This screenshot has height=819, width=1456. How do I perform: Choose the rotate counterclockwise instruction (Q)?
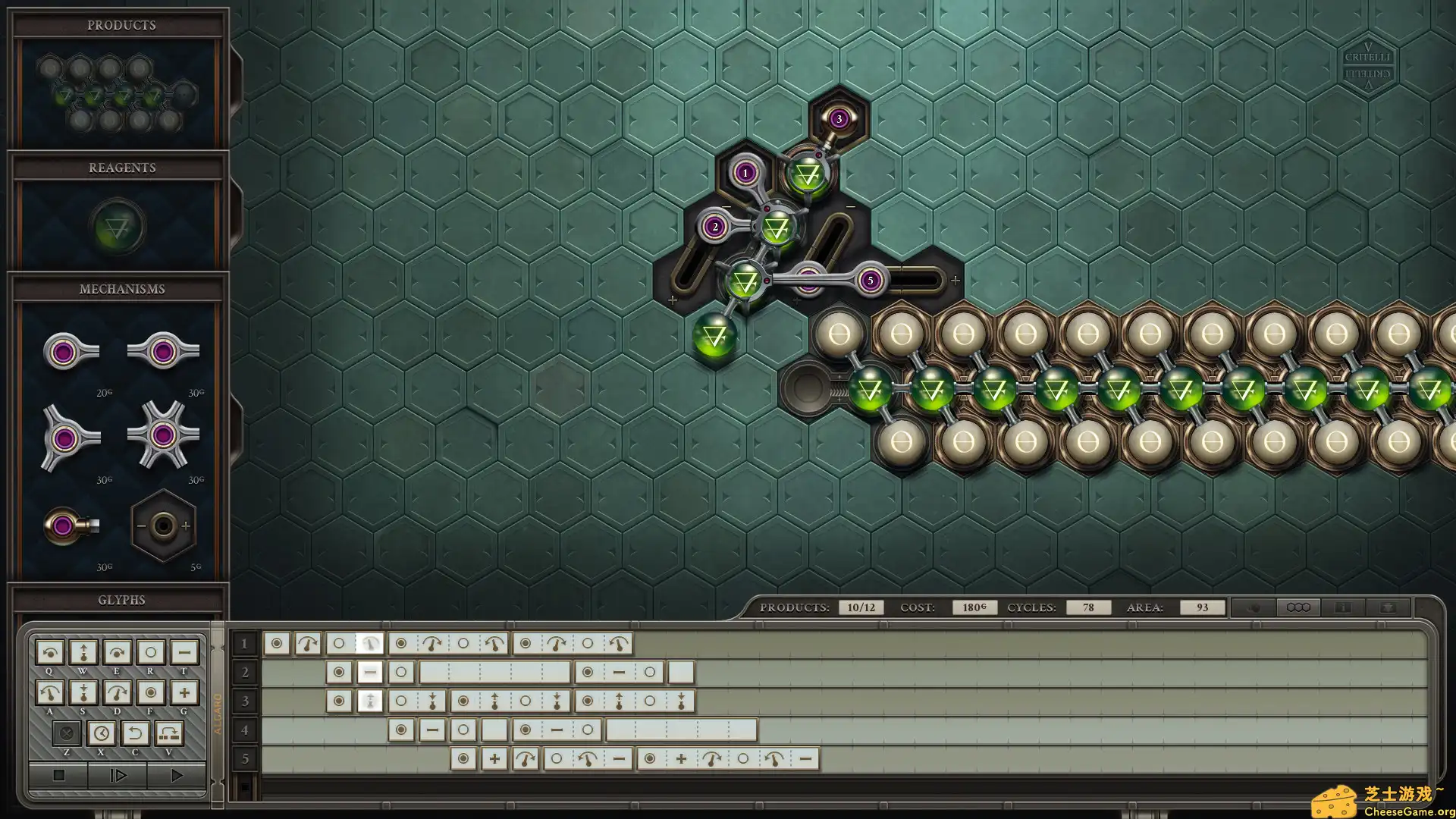click(50, 652)
